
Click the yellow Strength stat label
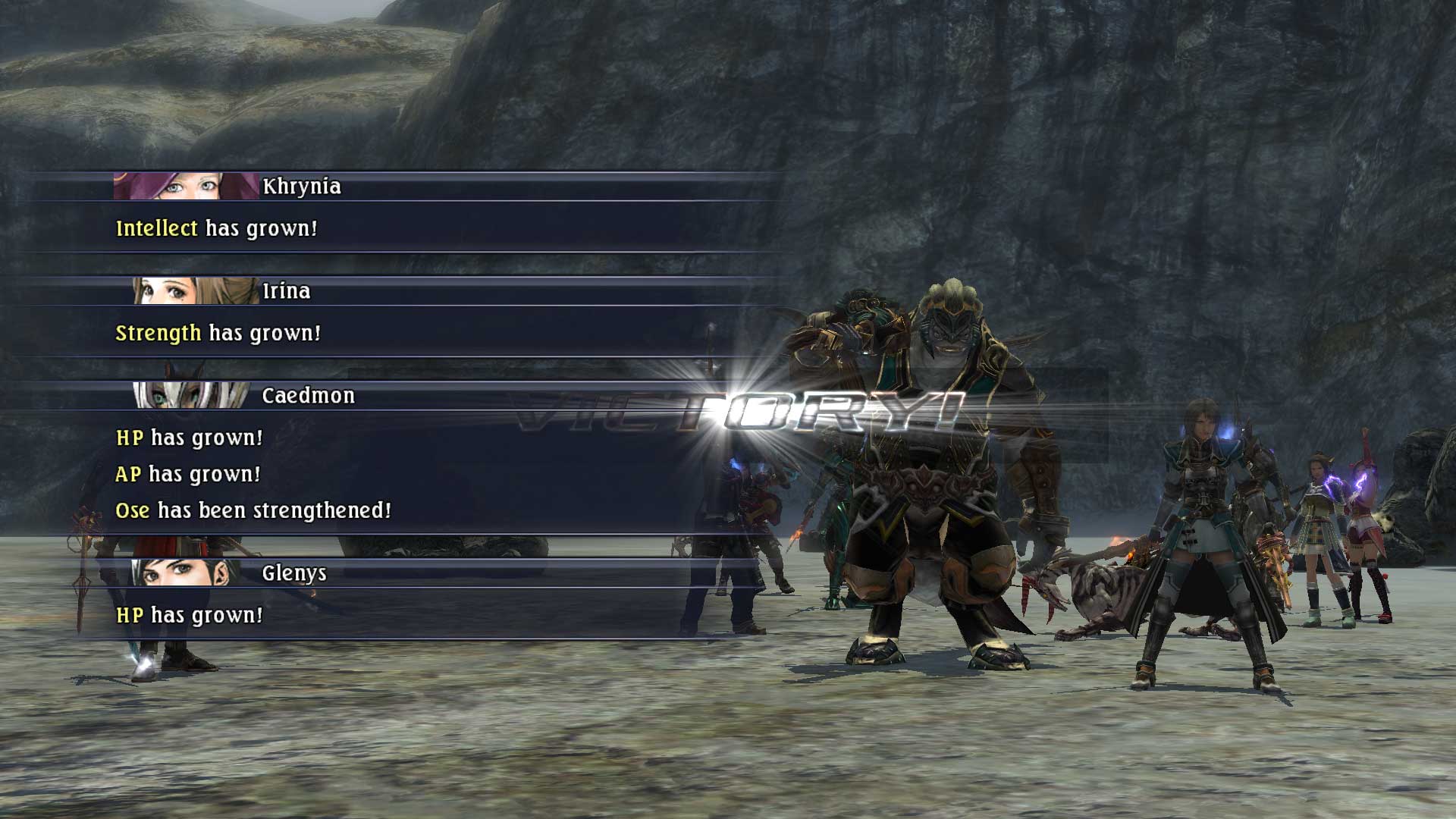pyautogui.click(x=158, y=331)
